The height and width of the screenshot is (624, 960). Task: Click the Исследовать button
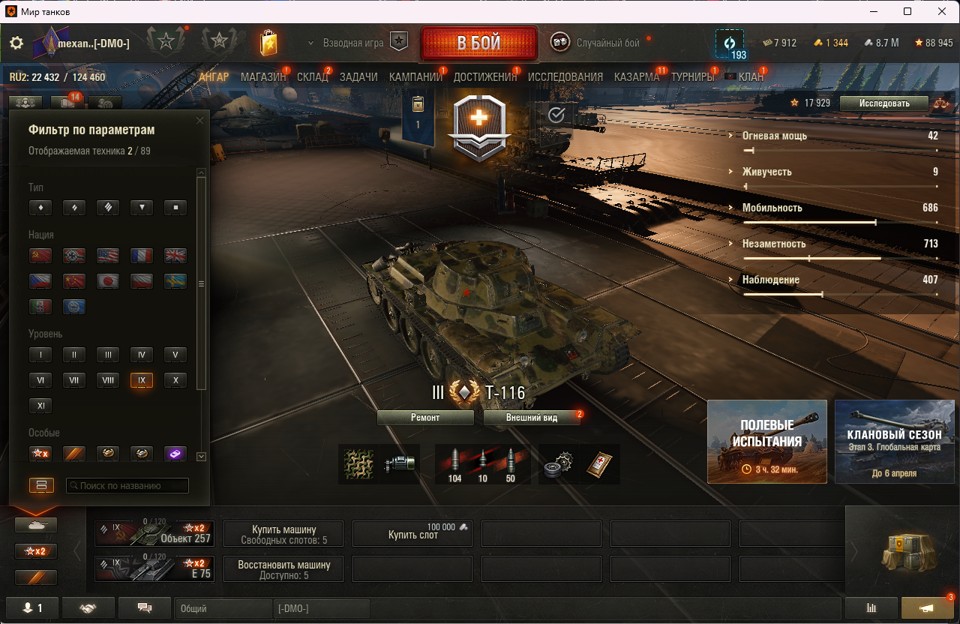[x=884, y=103]
